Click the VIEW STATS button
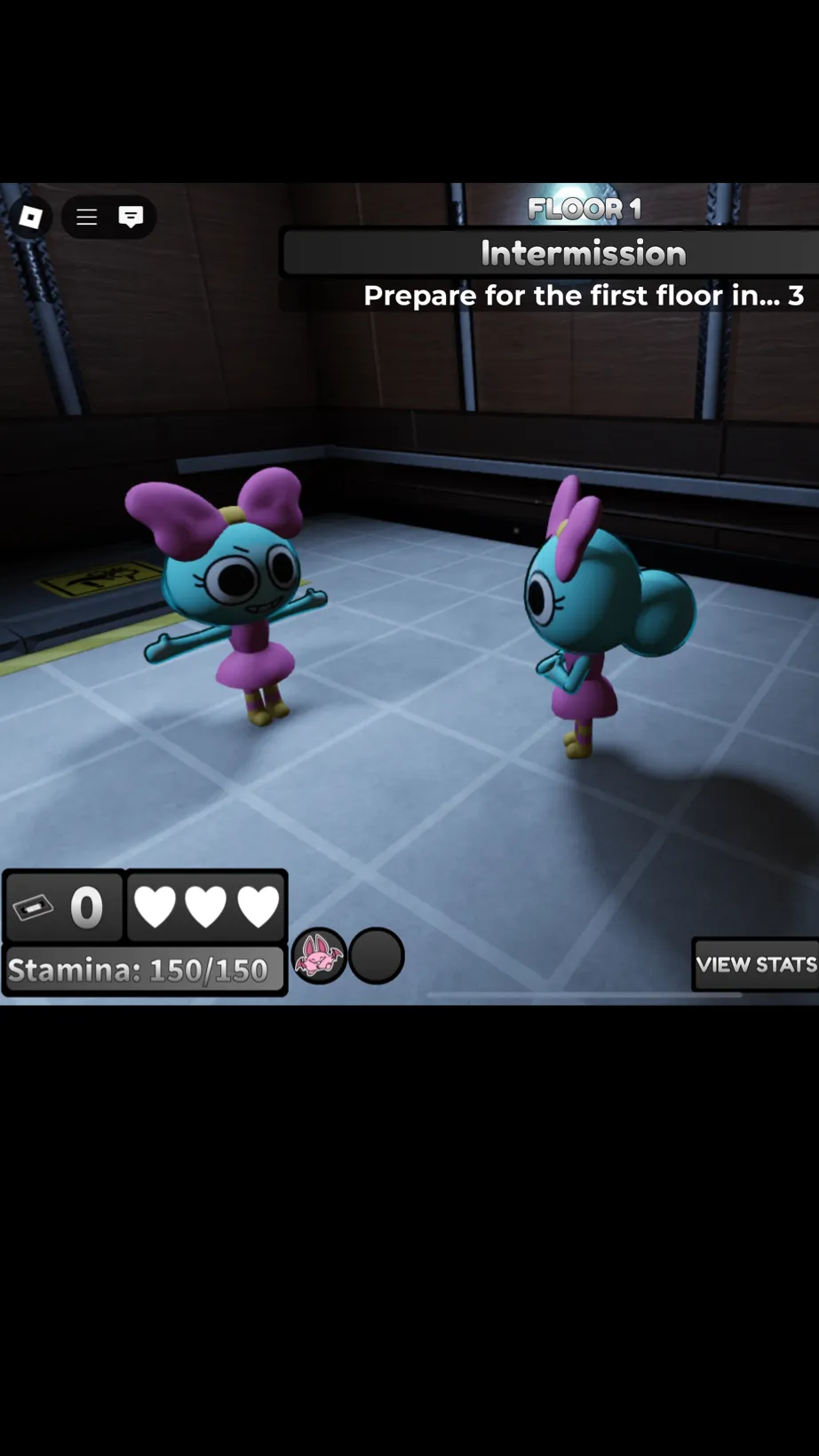Image resolution: width=819 pixels, height=1456 pixels. pyautogui.click(x=755, y=964)
